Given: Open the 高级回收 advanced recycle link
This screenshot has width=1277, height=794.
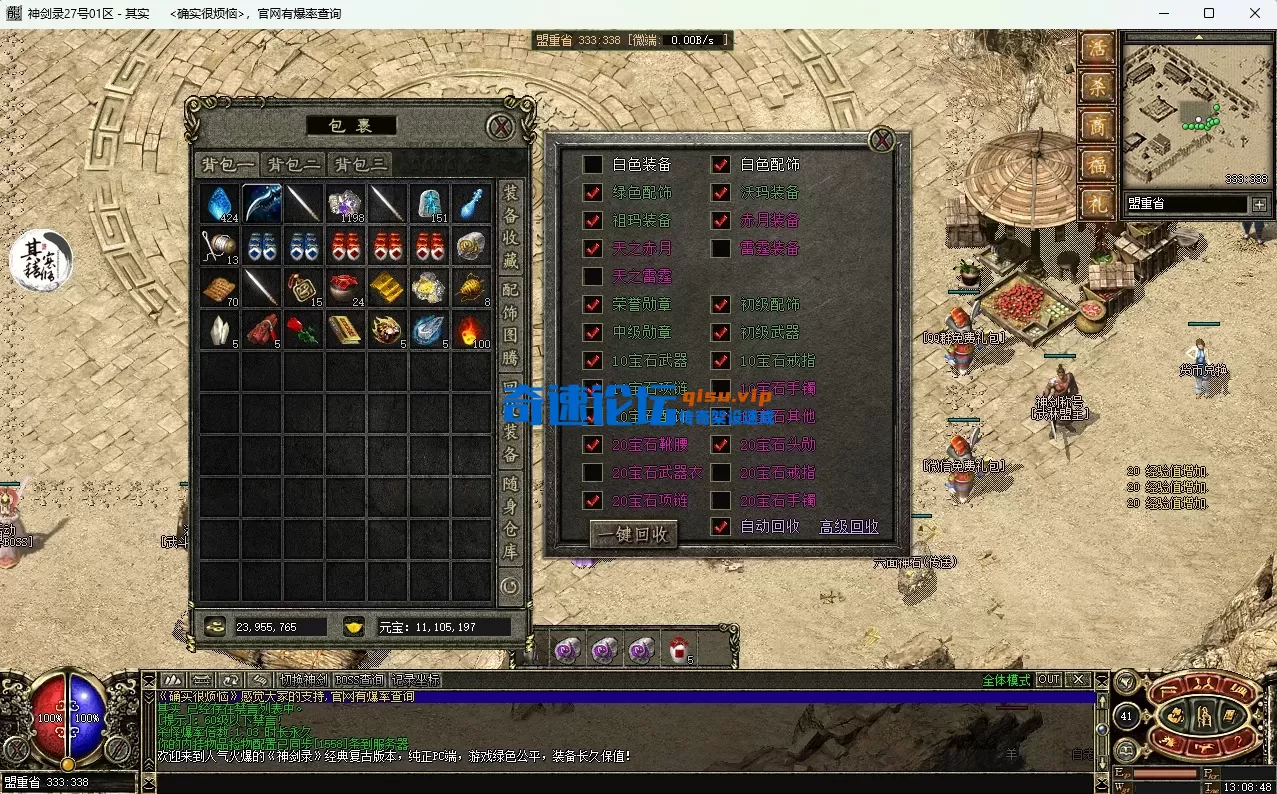Looking at the screenshot, I should point(849,526).
